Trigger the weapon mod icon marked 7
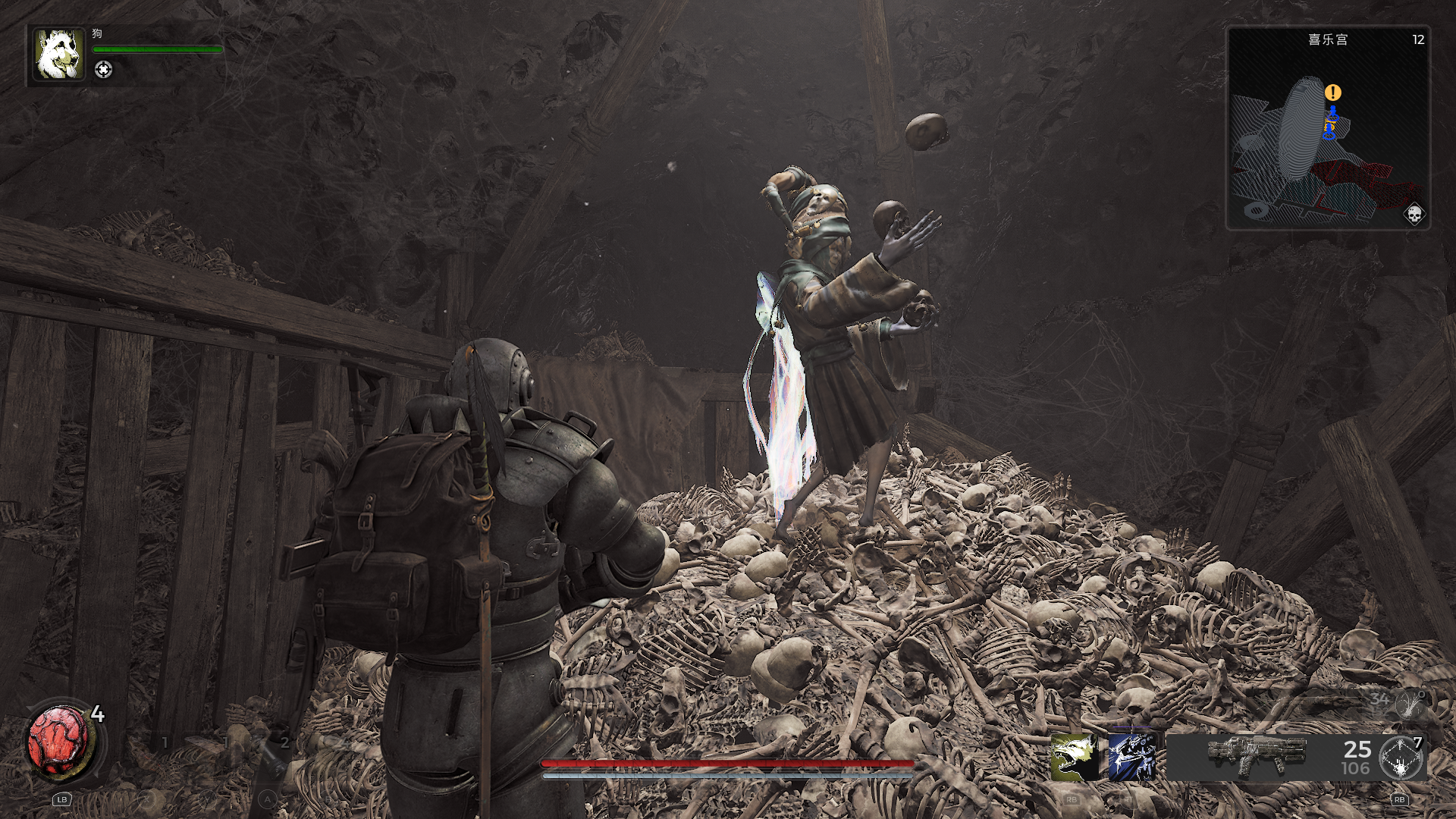 click(1400, 758)
